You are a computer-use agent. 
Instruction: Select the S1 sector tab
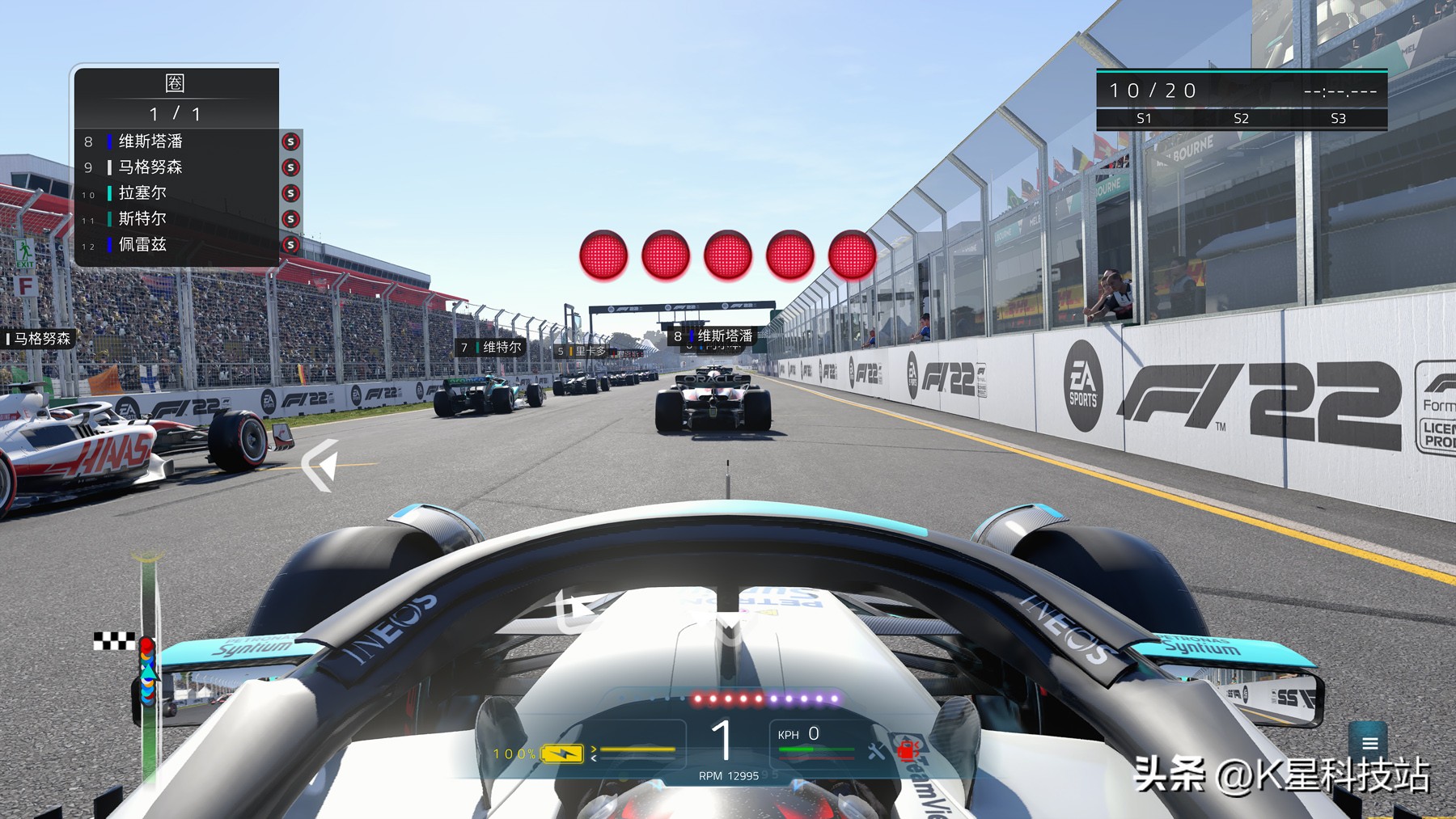click(1145, 119)
